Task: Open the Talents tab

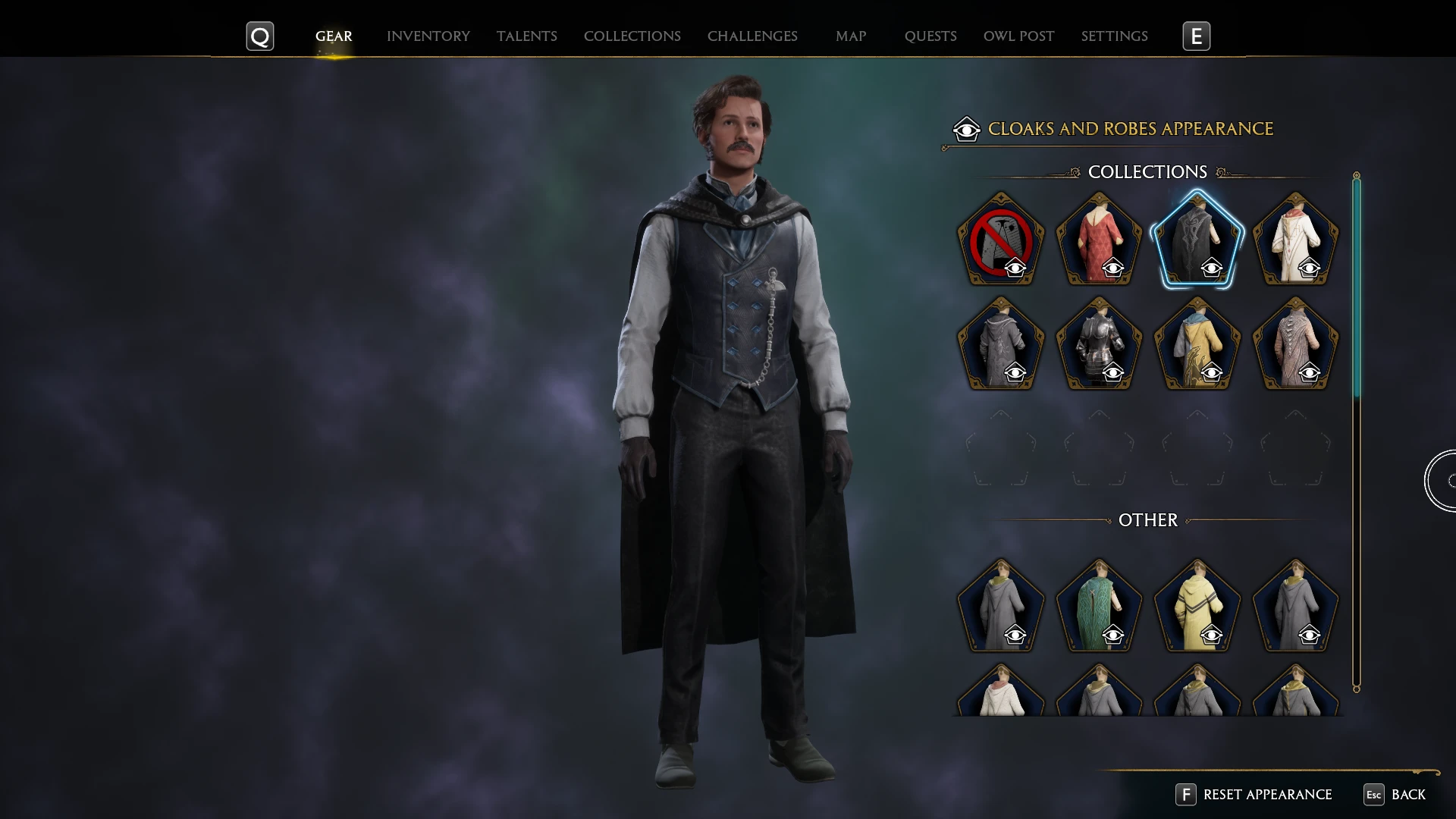Action: 526,36
